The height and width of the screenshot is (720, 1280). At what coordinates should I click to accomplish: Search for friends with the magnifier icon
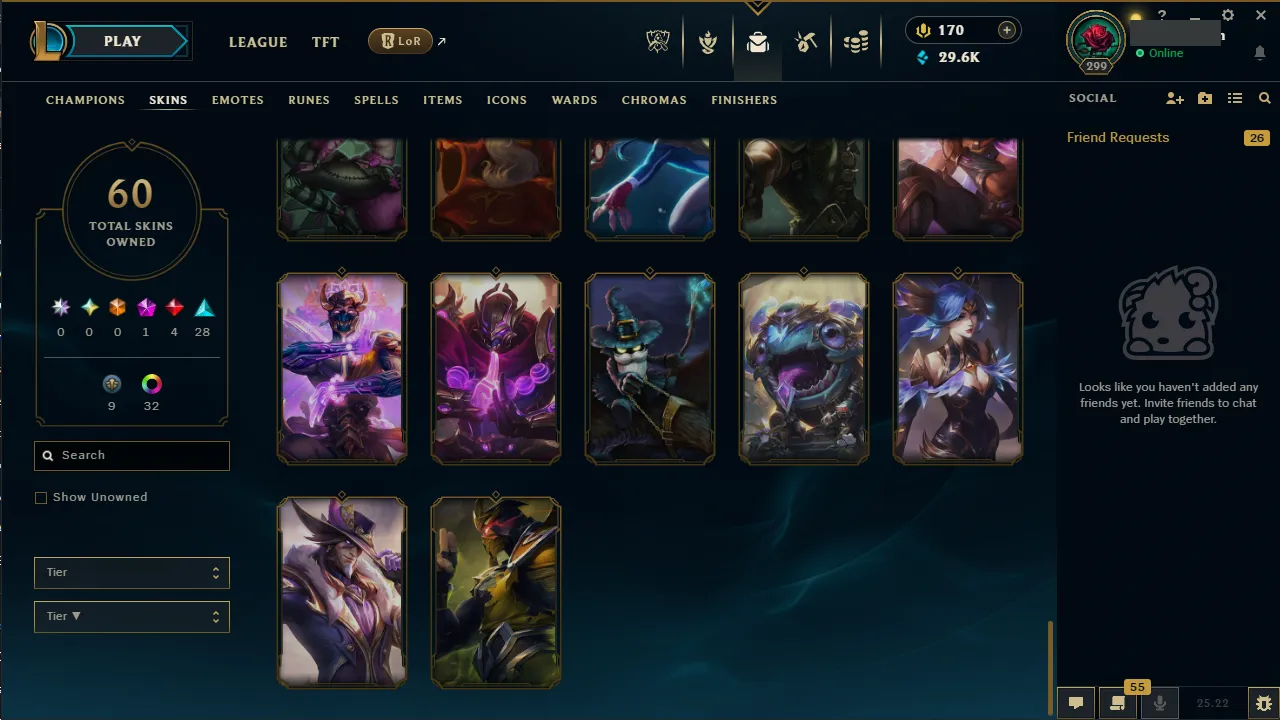[x=1264, y=98]
